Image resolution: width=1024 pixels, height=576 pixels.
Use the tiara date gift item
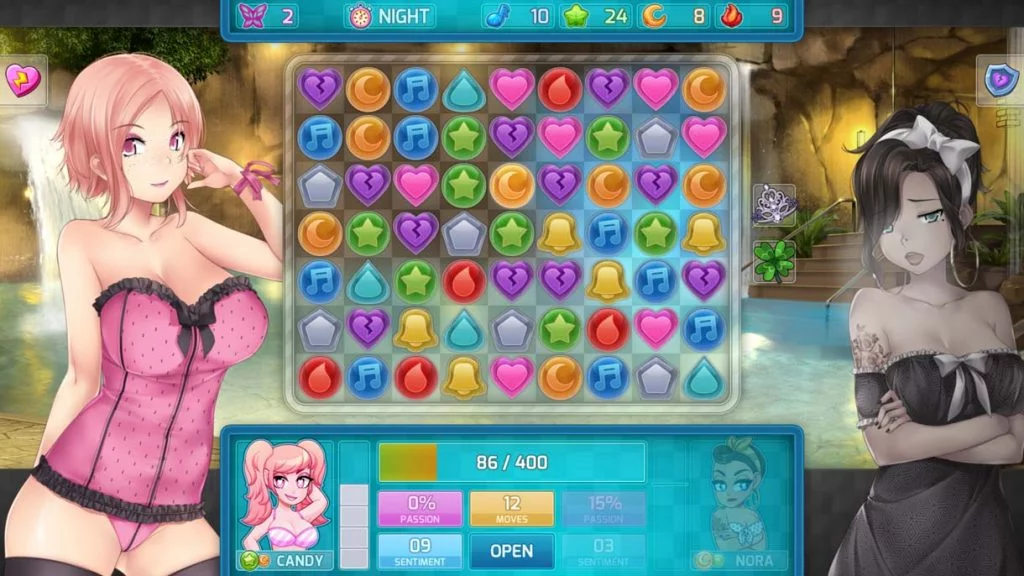coord(774,204)
